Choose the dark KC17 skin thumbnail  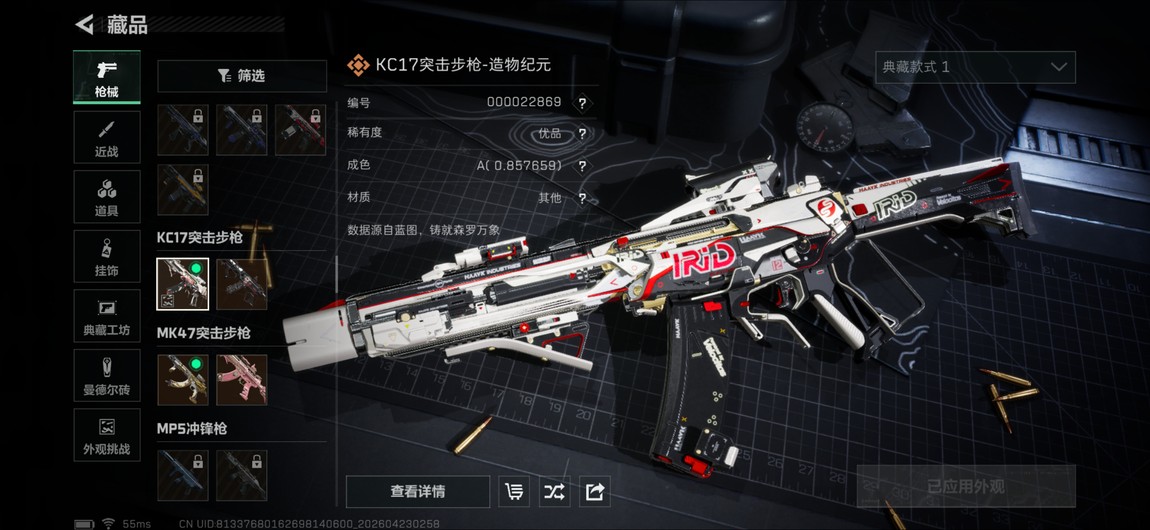(x=242, y=284)
